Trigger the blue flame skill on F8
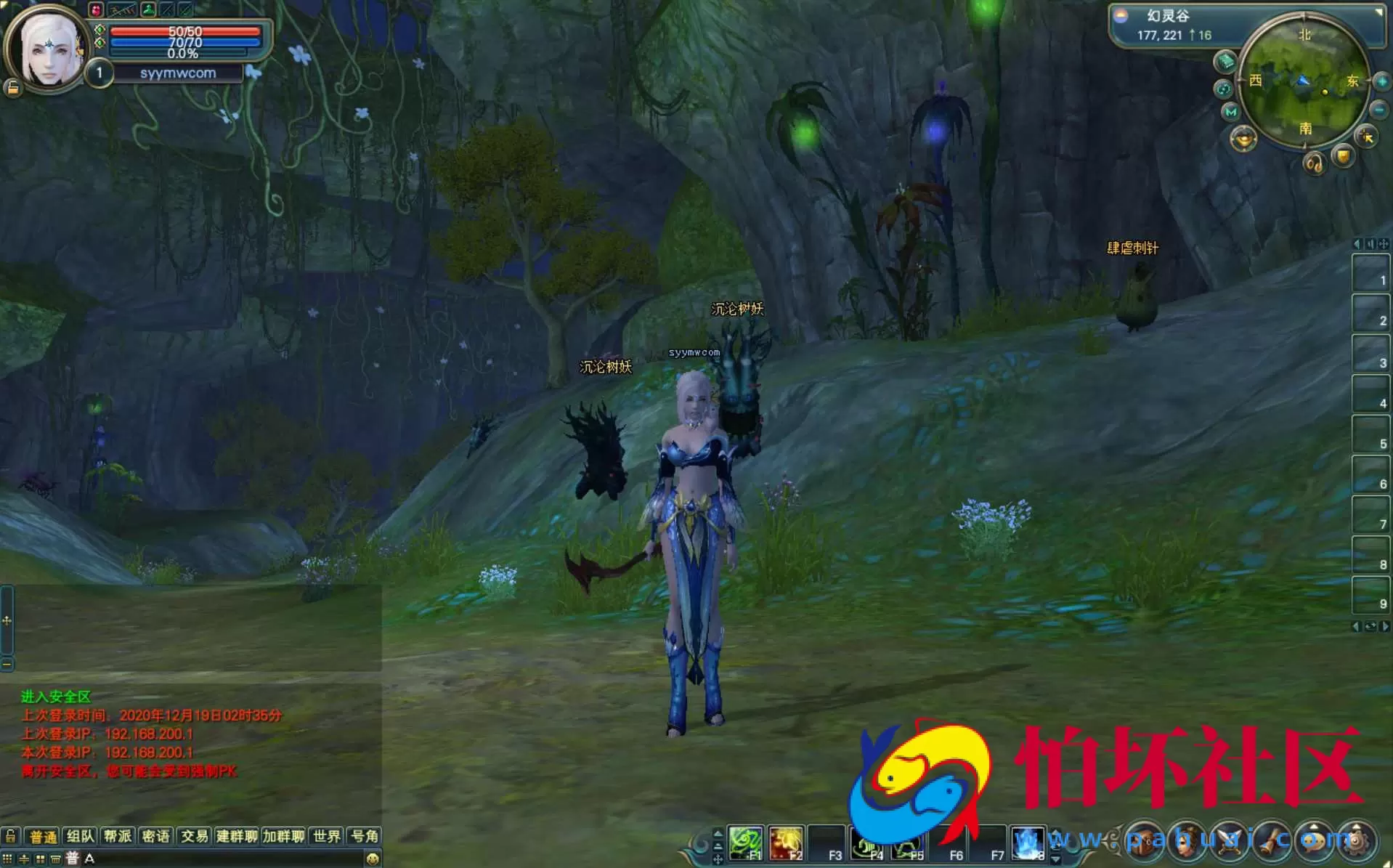This screenshot has width=1393, height=868. [x=1027, y=844]
